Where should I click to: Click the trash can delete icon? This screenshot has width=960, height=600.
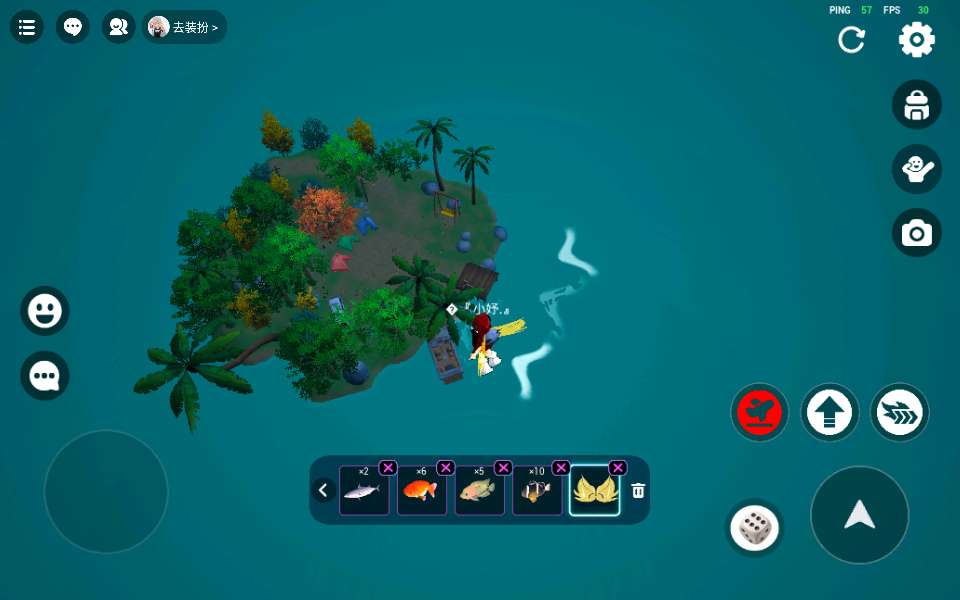(x=638, y=491)
